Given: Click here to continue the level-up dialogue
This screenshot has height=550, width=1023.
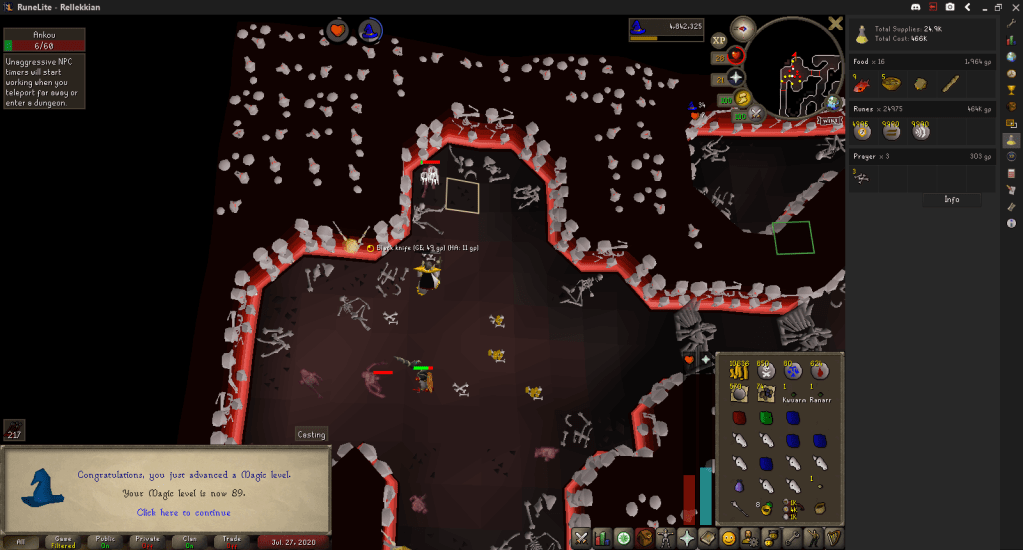Looking at the screenshot, I should click(183, 512).
